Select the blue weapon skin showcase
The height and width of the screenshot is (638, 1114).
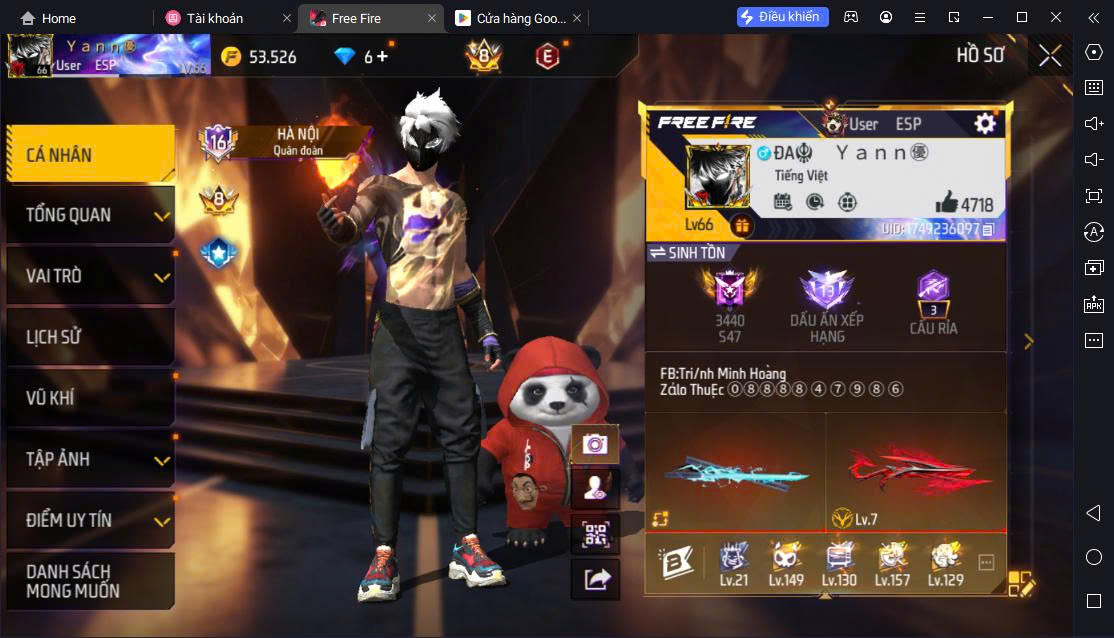[735, 473]
